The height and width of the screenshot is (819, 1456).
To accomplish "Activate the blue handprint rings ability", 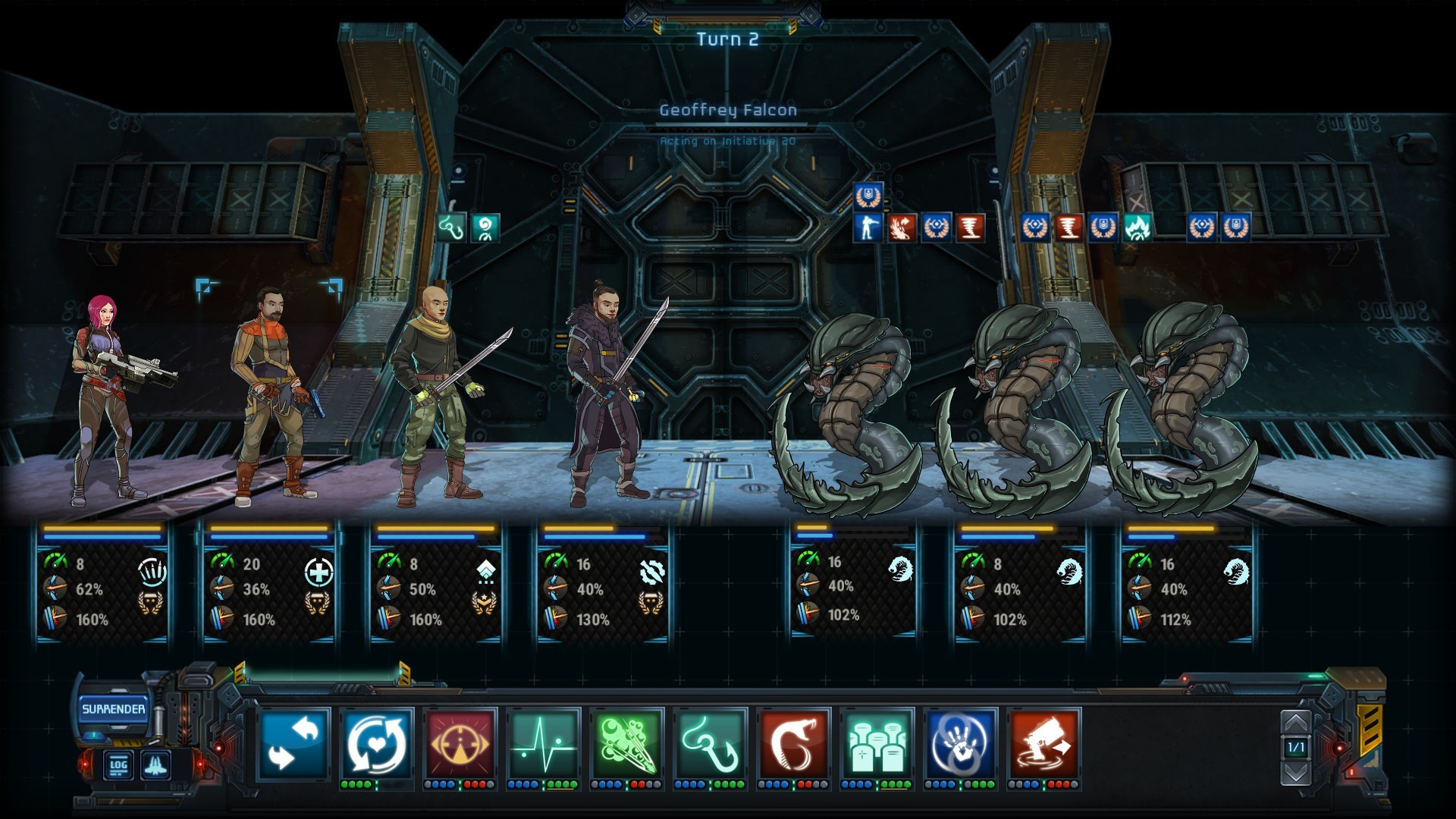I will click(960, 744).
